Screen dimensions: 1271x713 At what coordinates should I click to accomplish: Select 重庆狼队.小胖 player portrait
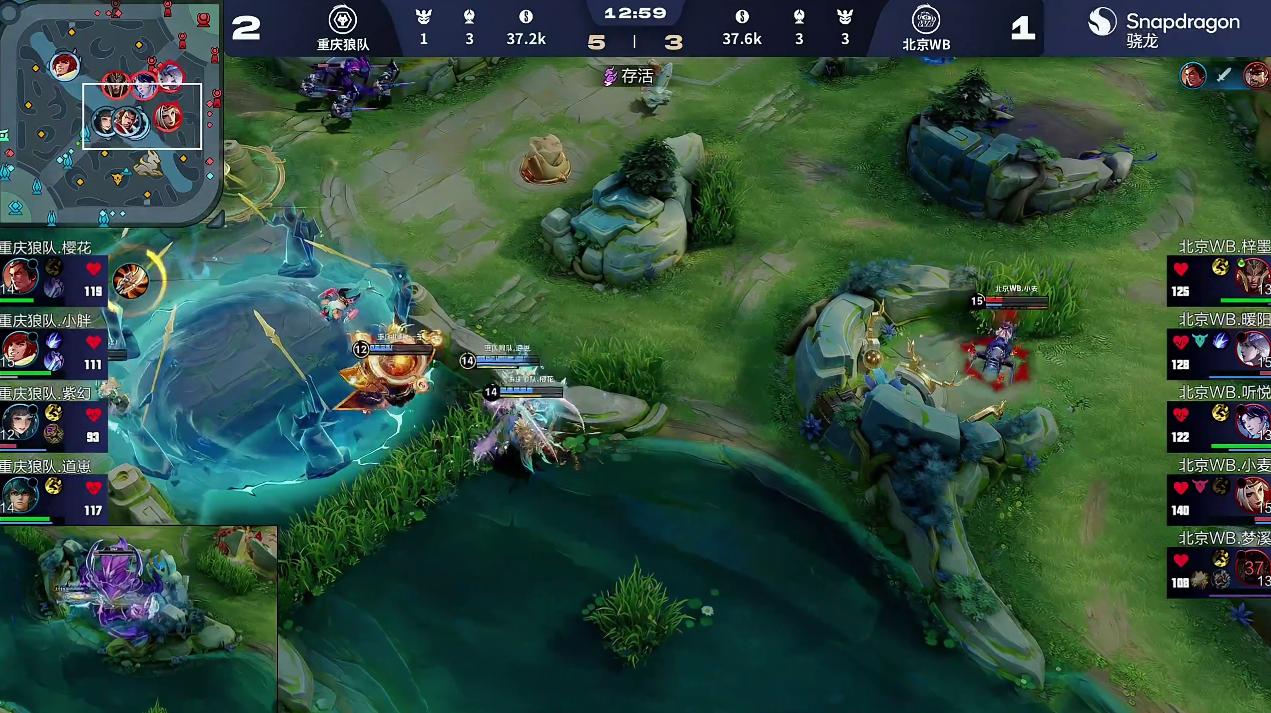(19, 350)
